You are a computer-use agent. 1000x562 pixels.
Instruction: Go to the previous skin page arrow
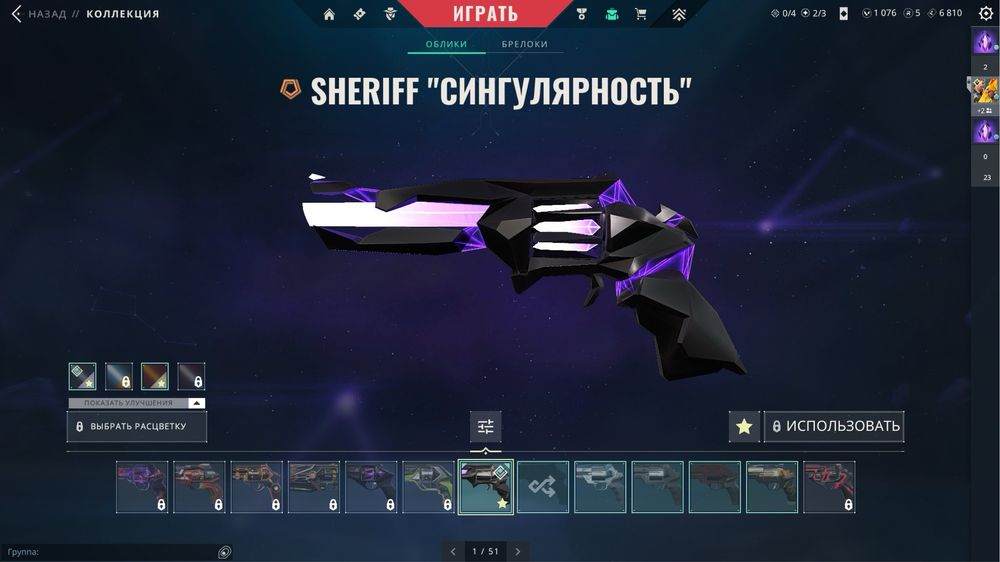453,551
